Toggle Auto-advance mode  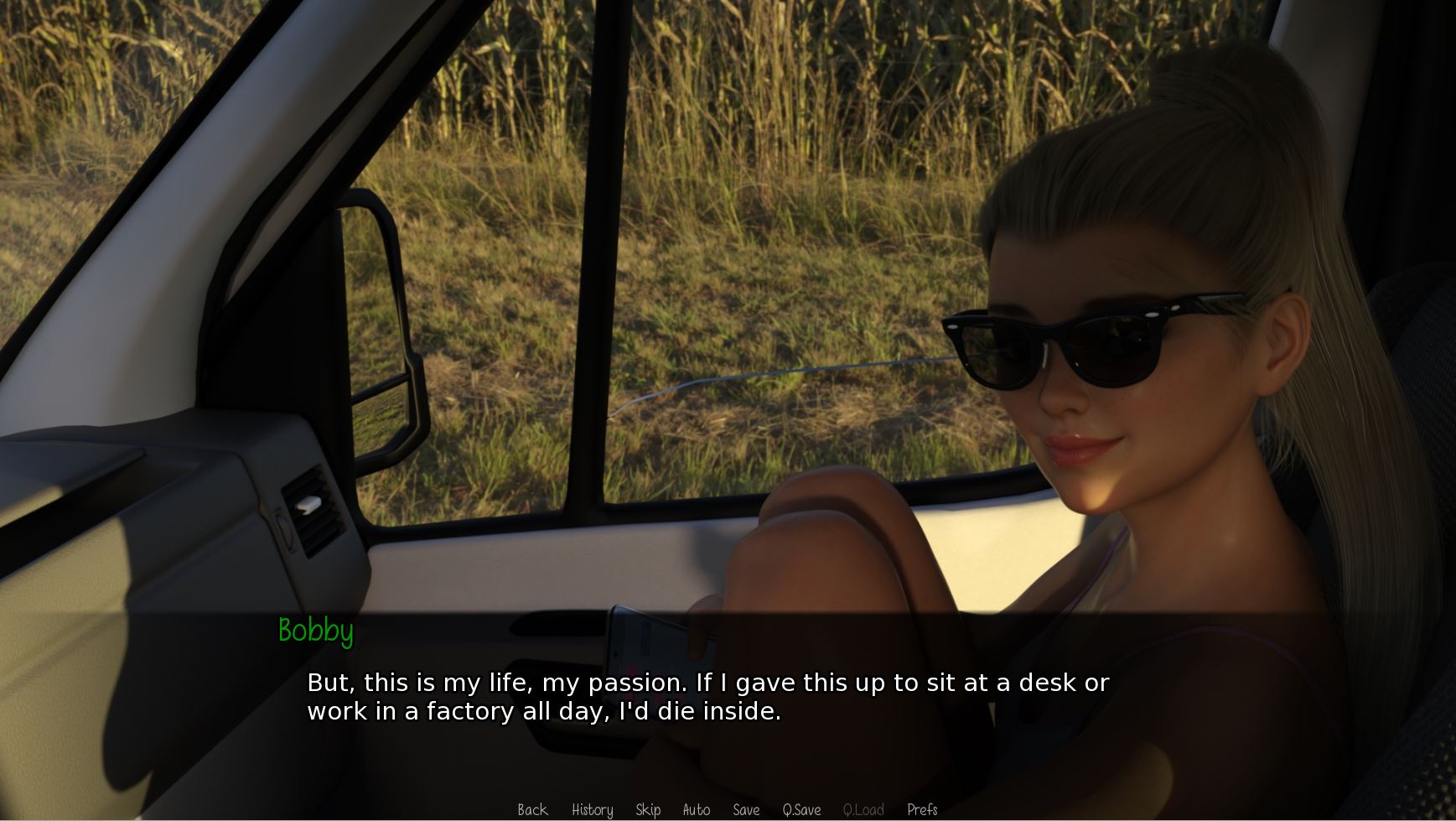click(x=696, y=809)
